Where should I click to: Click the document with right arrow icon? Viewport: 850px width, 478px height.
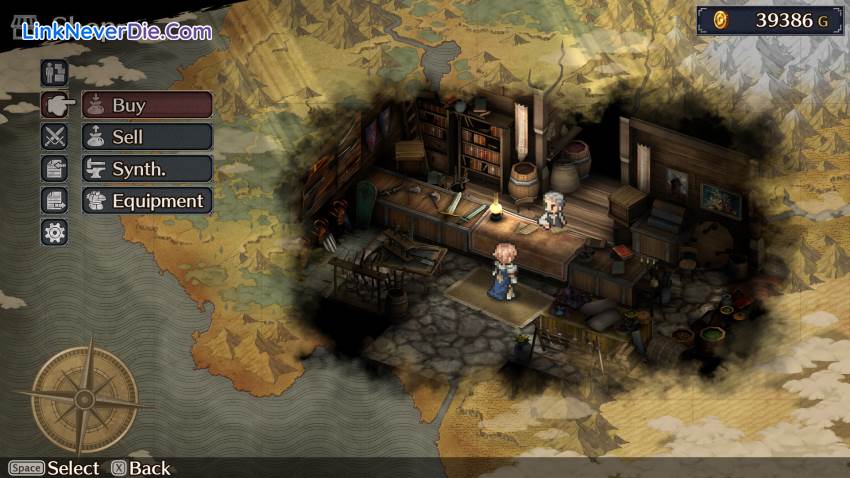point(54,201)
